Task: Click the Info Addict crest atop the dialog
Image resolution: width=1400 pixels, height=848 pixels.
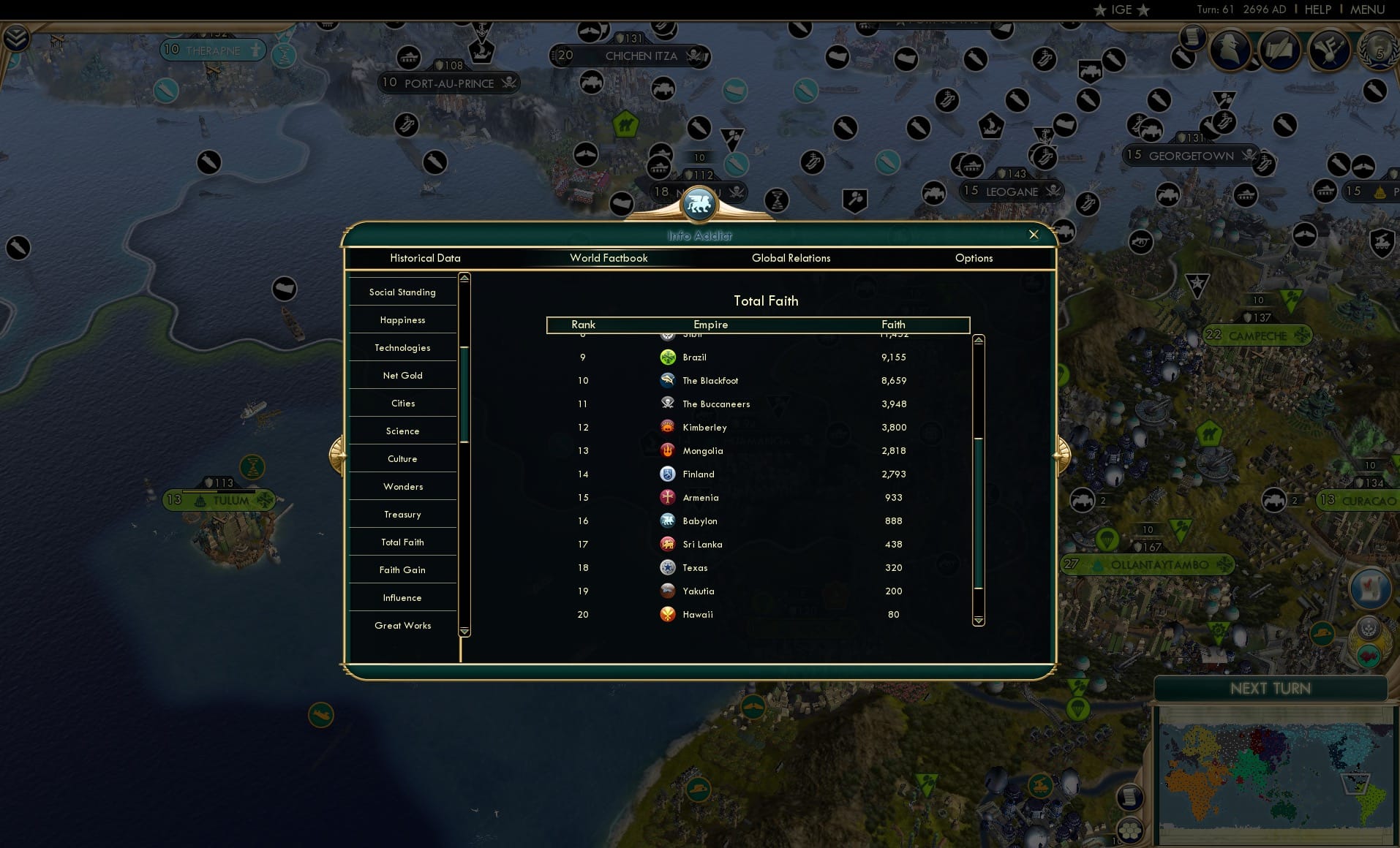Action: 699,205
